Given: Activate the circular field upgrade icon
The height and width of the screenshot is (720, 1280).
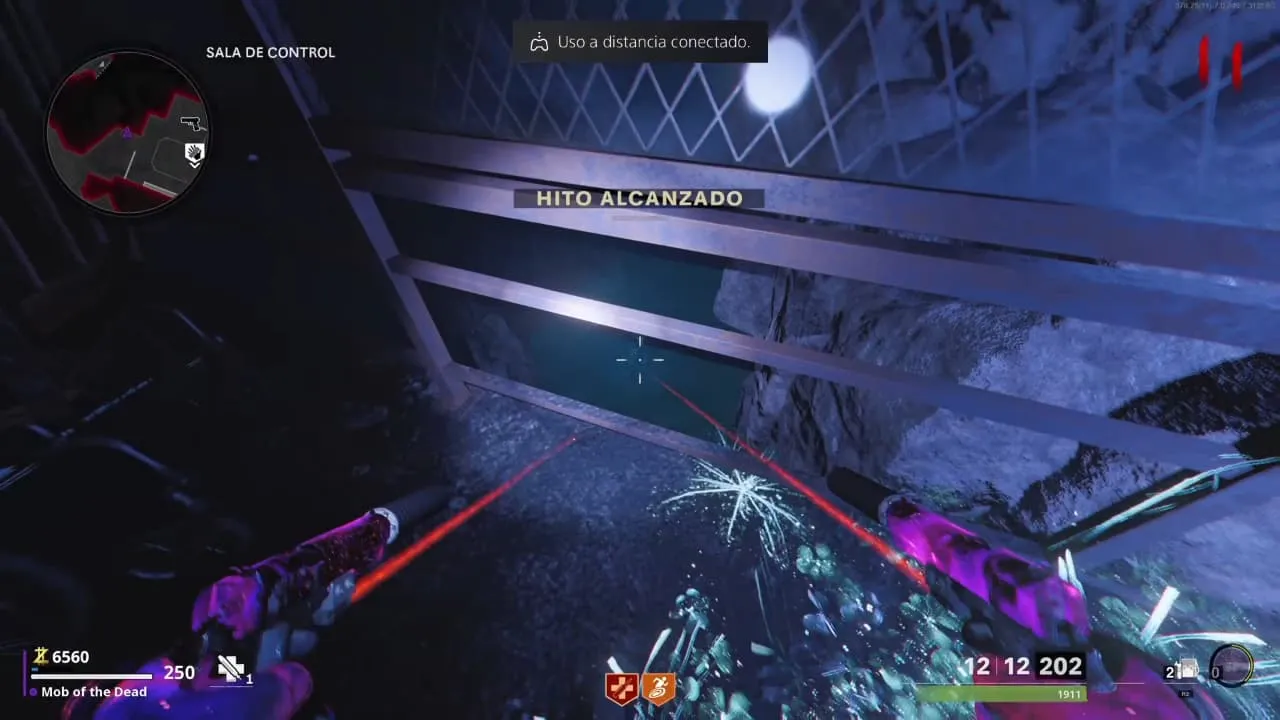Looking at the screenshot, I should tap(1230, 665).
